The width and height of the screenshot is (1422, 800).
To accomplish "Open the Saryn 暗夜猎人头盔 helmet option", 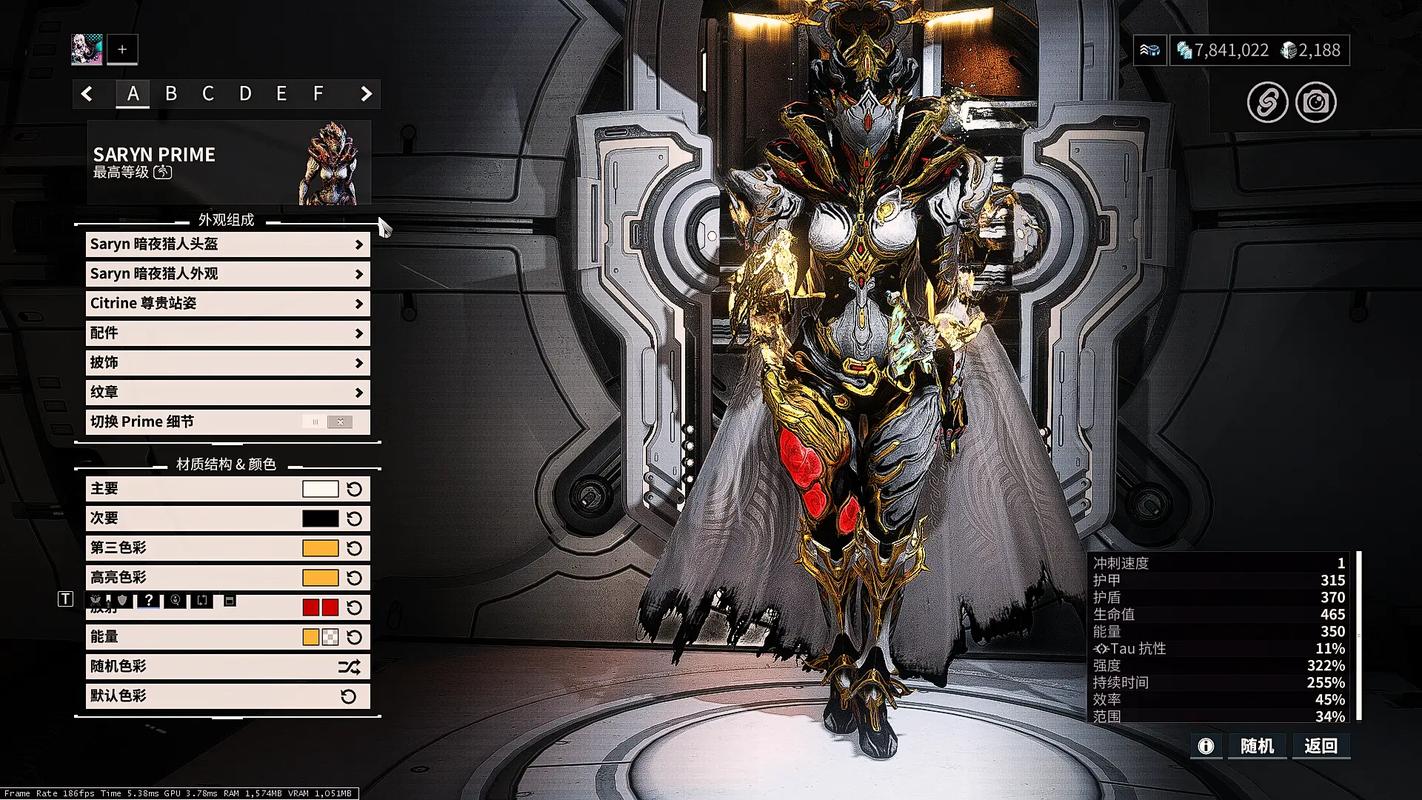I will (227, 244).
